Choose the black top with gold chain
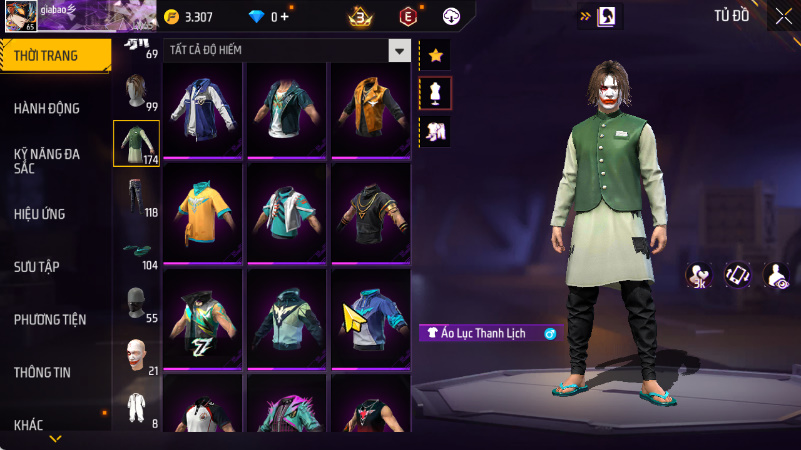This screenshot has height=450, width=801. [370, 212]
